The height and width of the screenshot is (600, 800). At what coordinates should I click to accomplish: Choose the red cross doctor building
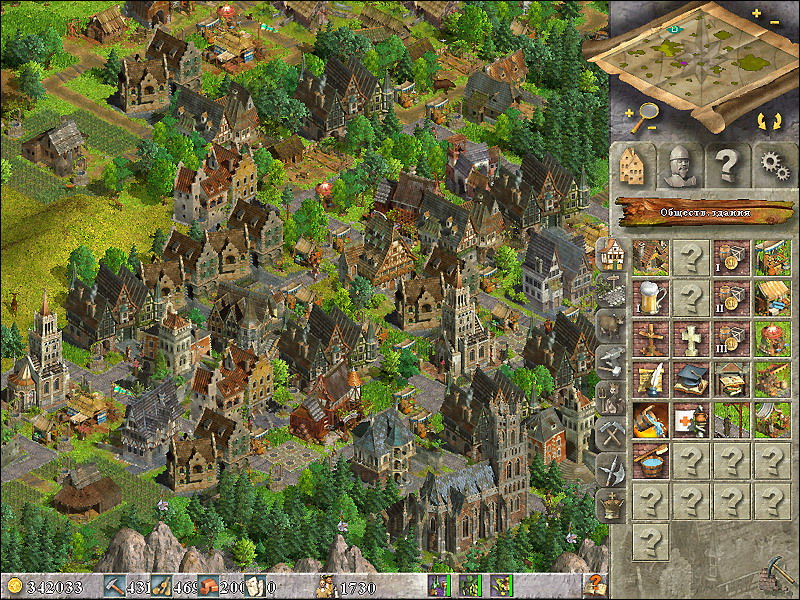tap(691, 418)
